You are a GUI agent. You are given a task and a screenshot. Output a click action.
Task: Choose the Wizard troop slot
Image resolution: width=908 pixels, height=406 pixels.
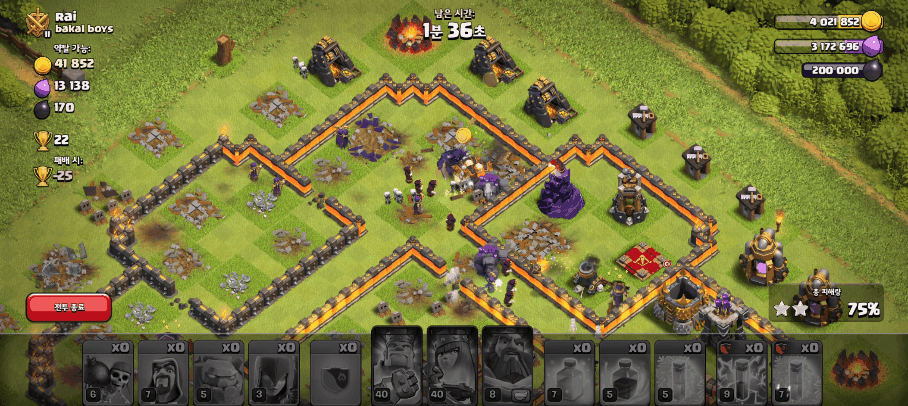point(162,371)
